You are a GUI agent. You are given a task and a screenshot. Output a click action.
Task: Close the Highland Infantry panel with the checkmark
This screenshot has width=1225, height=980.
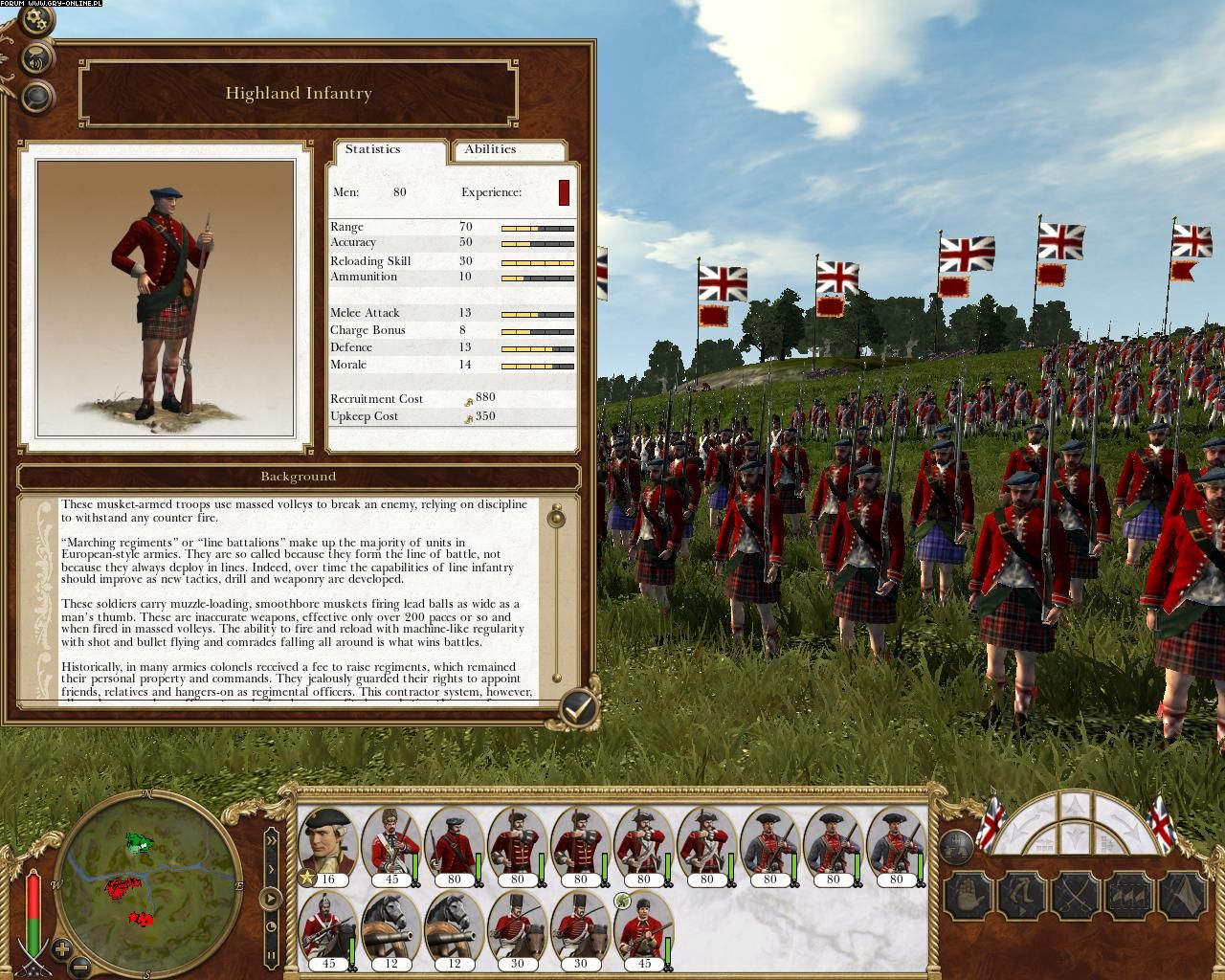[577, 708]
